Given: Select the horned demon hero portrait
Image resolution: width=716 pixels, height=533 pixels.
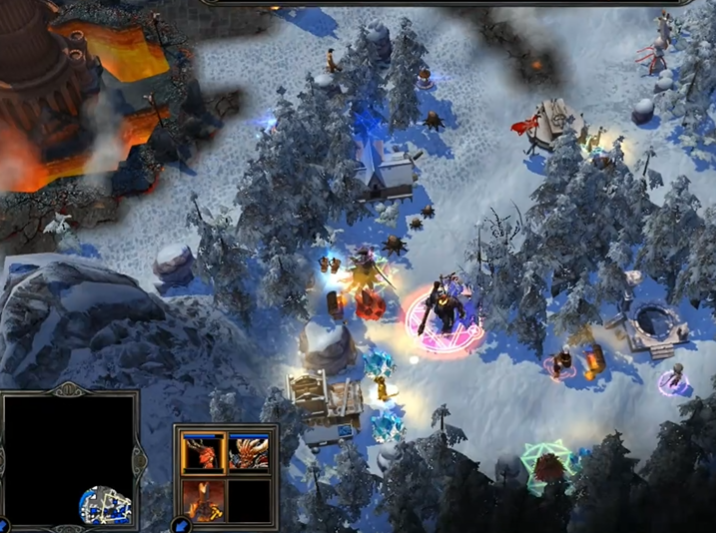Looking at the screenshot, I should coord(248,453).
